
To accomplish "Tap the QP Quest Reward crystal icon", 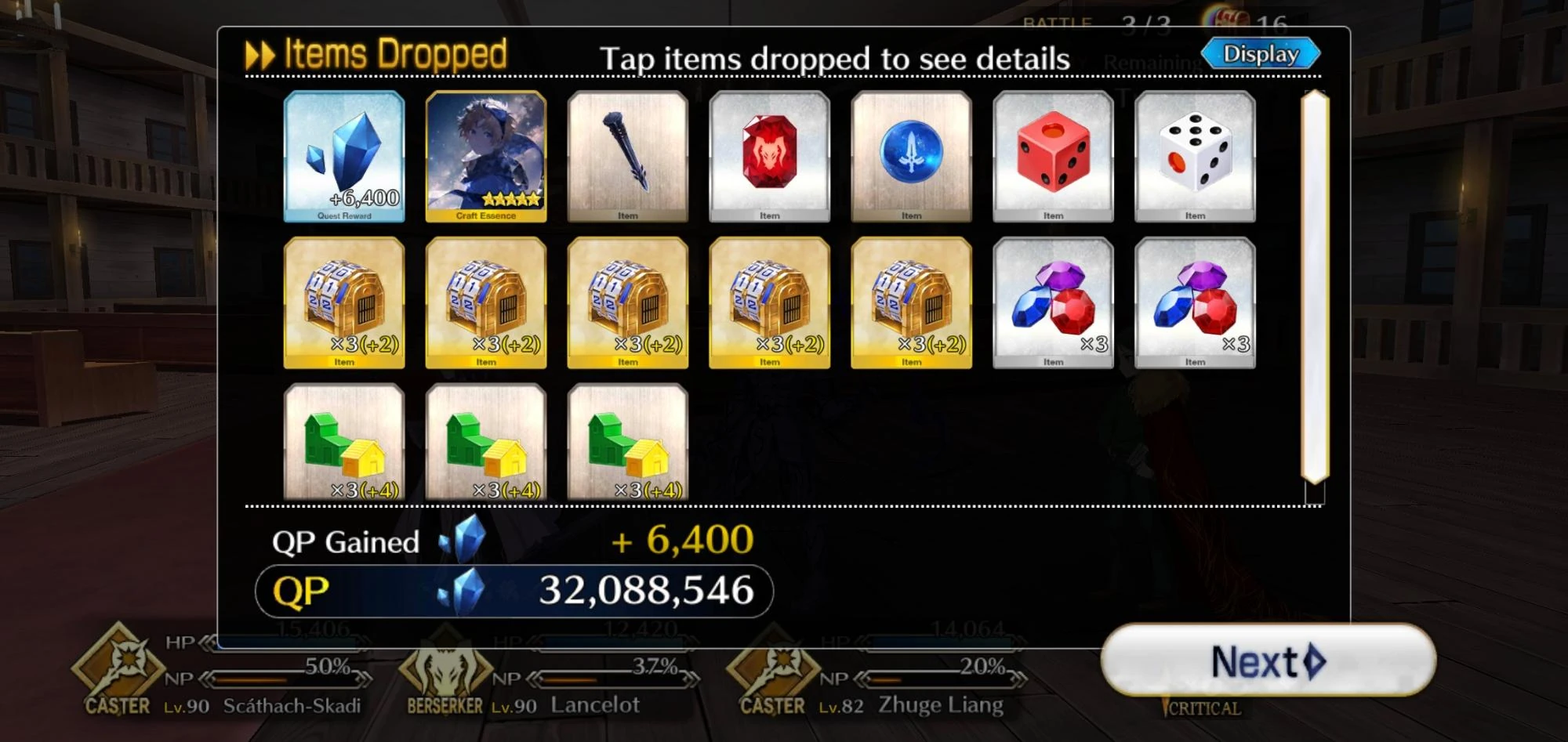I will [x=345, y=155].
